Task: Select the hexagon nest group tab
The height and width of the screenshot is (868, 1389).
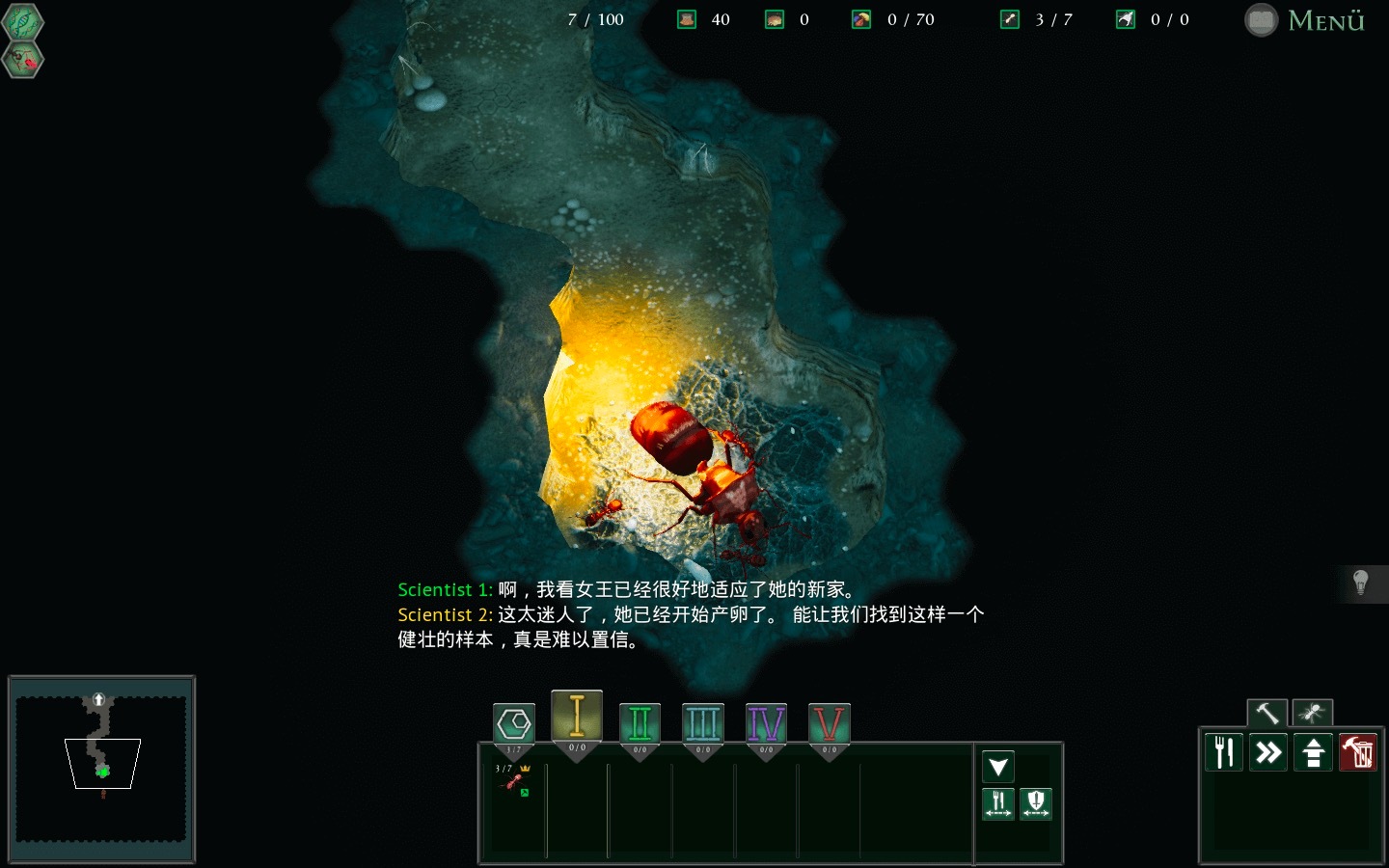Action: [x=514, y=723]
